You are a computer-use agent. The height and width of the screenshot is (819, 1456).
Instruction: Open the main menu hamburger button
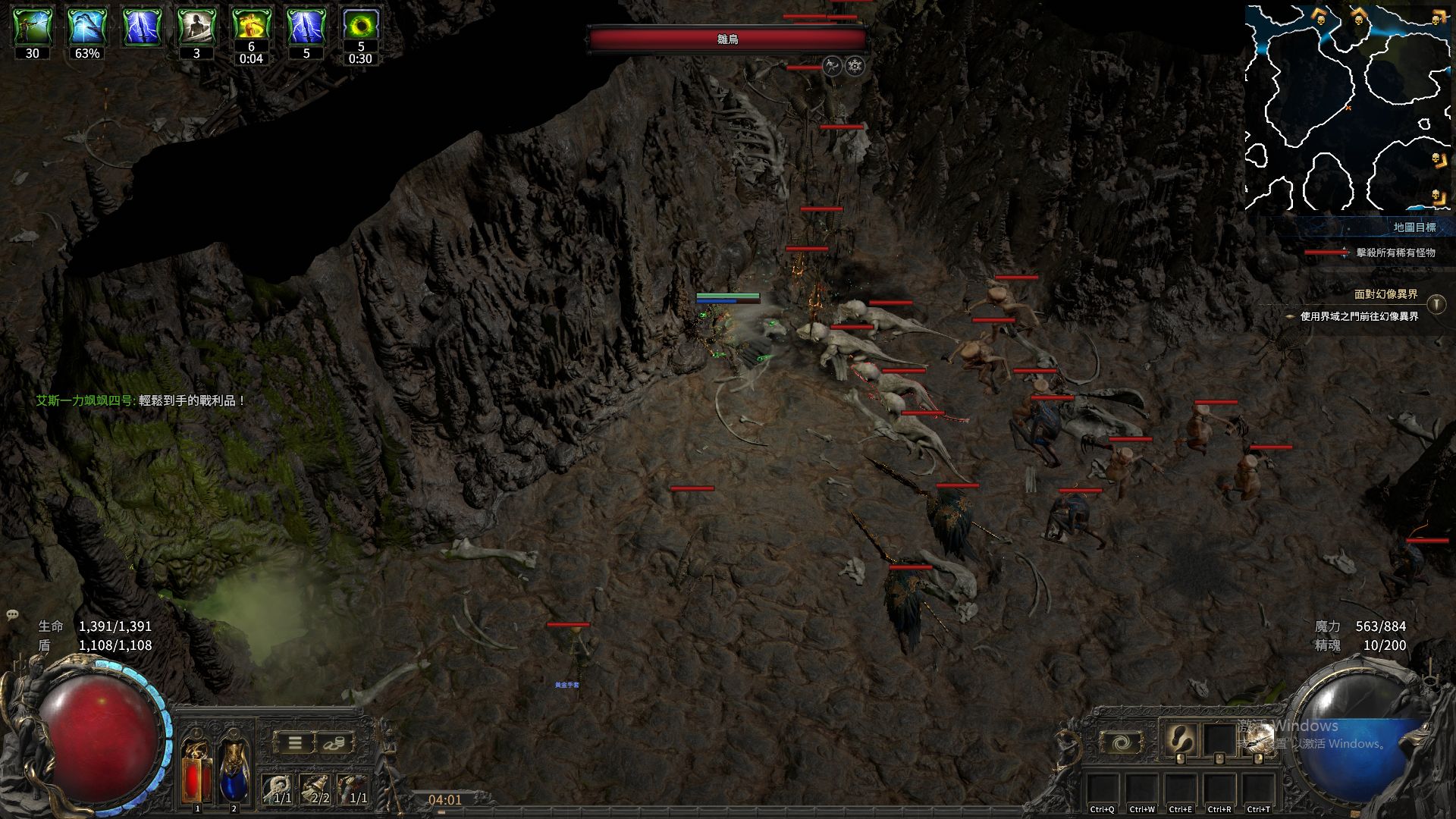[x=295, y=742]
